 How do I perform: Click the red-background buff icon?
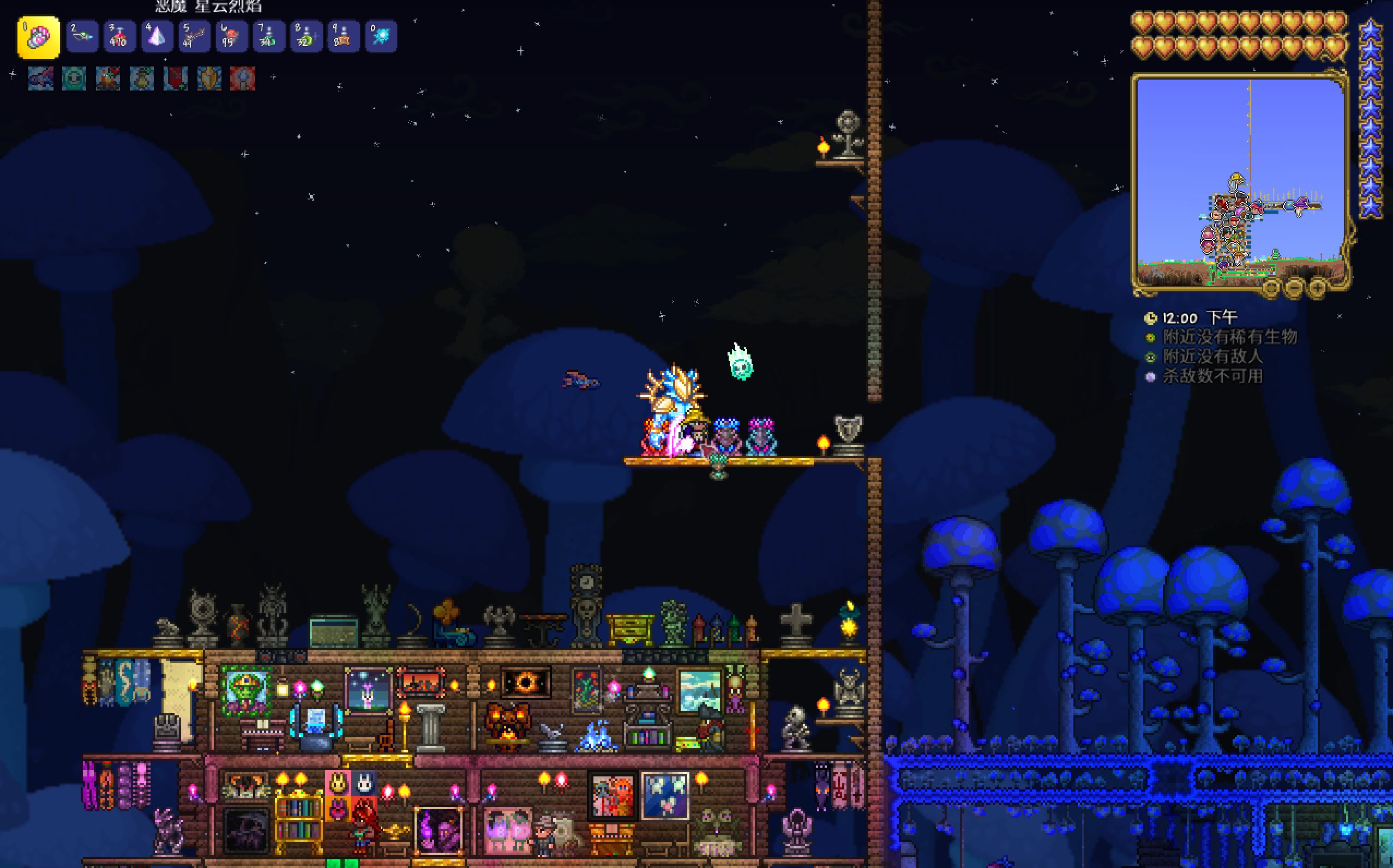pos(242,79)
